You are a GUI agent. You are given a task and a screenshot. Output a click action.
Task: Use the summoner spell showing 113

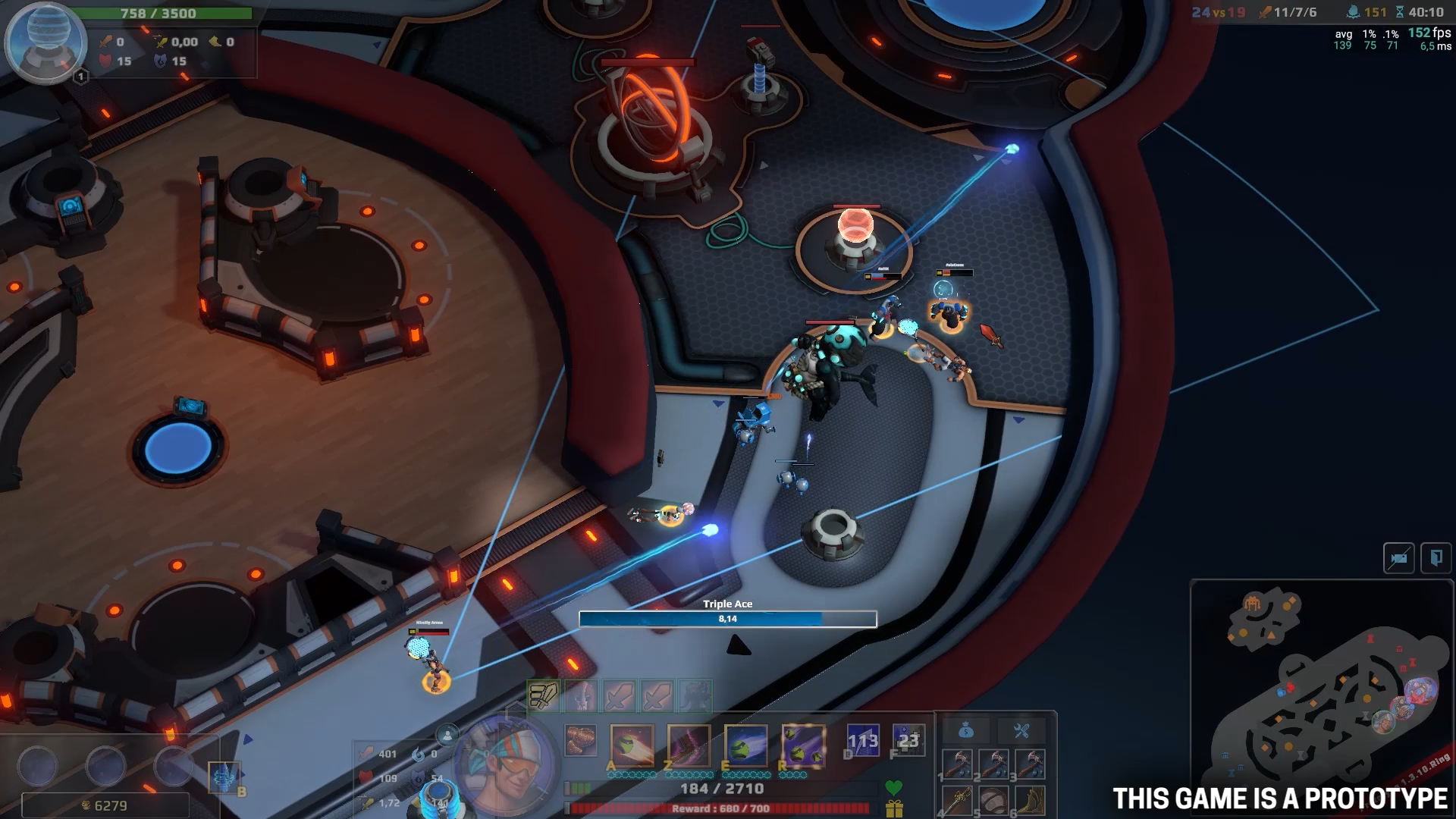tap(863, 741)
